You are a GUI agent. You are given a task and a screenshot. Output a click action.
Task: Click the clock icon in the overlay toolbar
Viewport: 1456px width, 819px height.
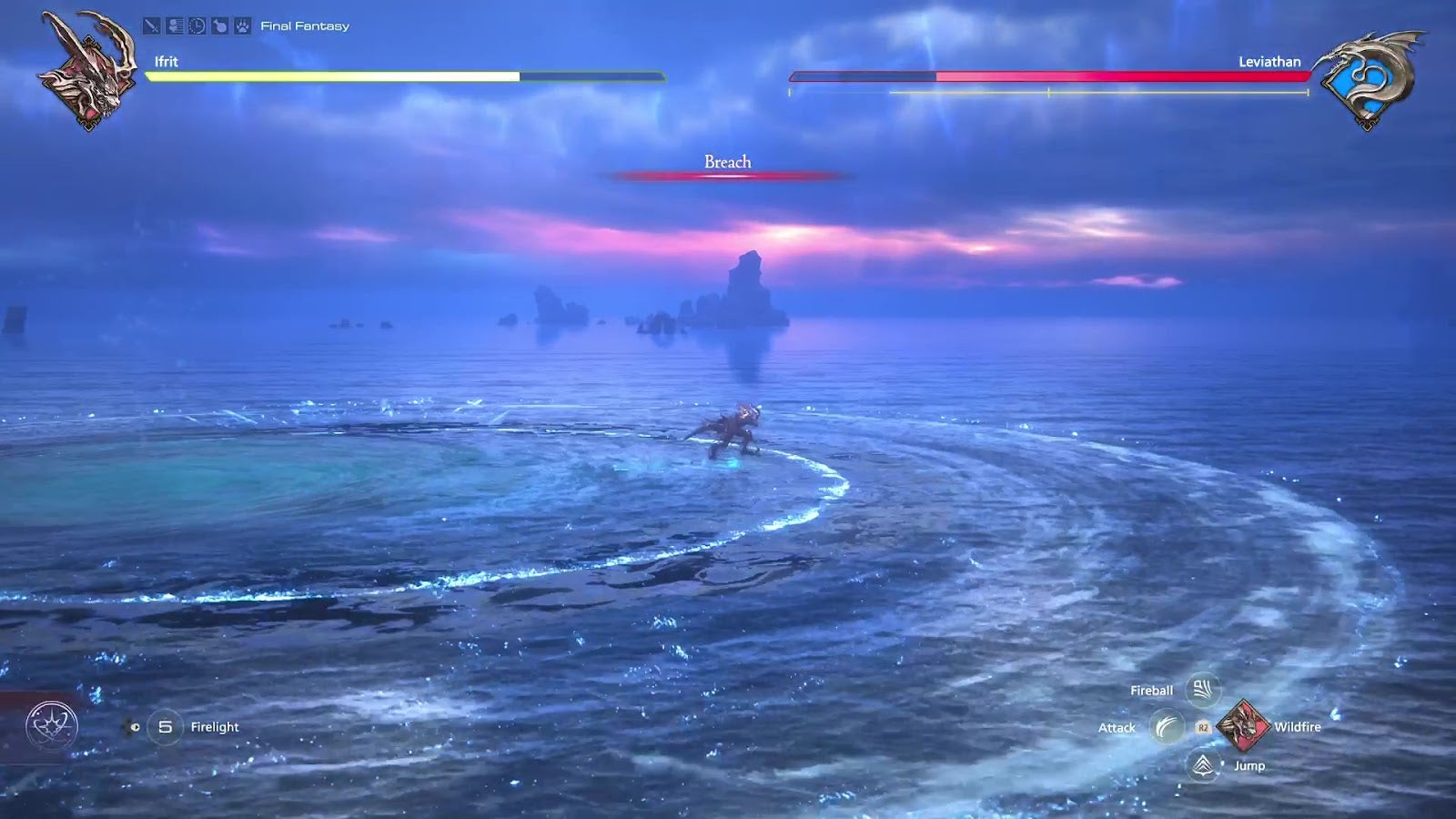pyautogui.click(x=196, y=25)
